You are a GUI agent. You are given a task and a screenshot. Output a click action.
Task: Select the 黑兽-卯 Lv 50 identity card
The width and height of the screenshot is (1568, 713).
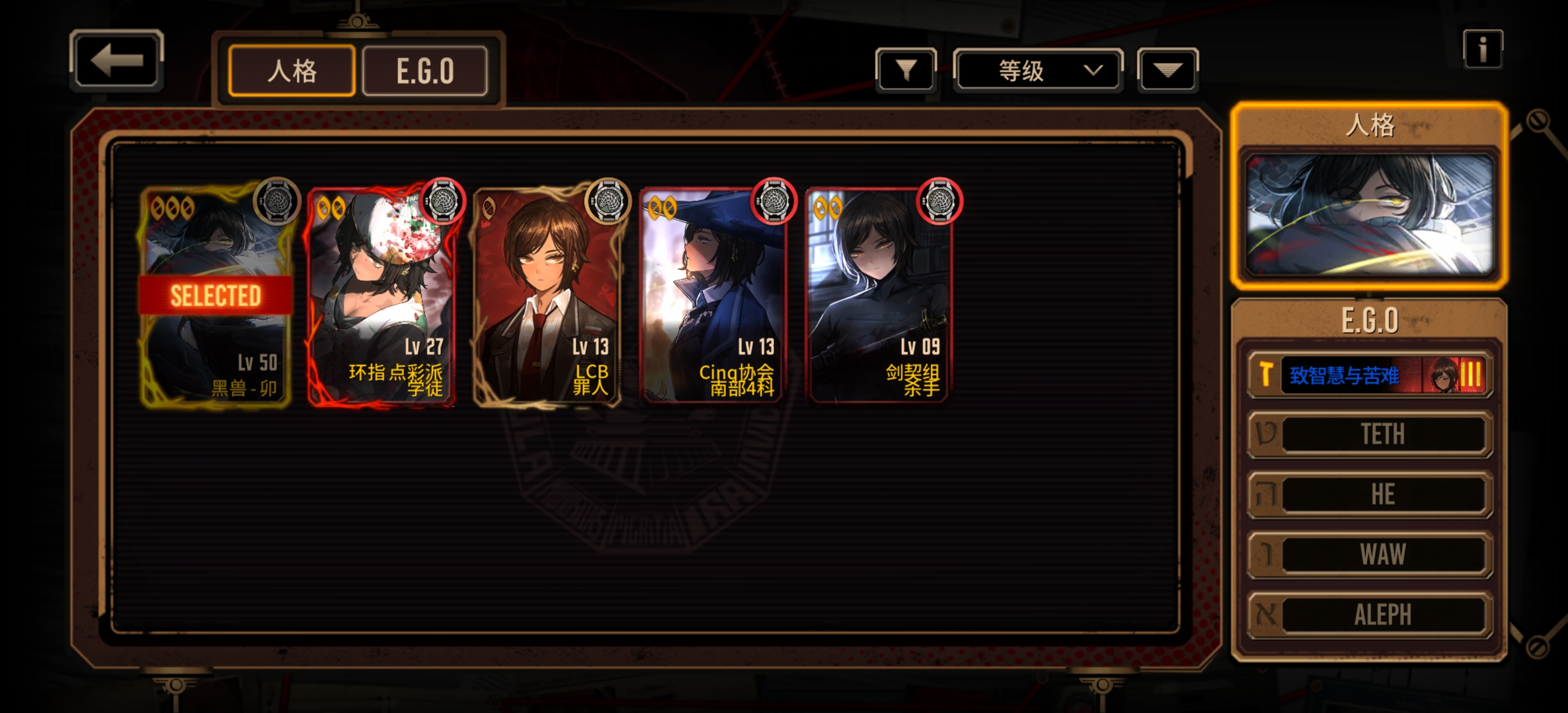click(x=215, y=297)
